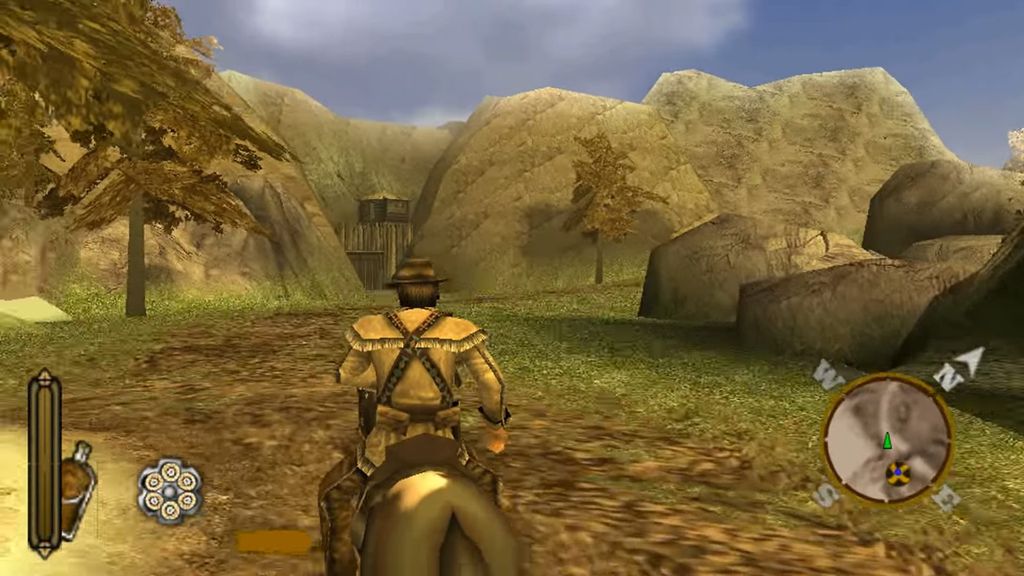
Task: Click the circular minimap
Action: 886,438
